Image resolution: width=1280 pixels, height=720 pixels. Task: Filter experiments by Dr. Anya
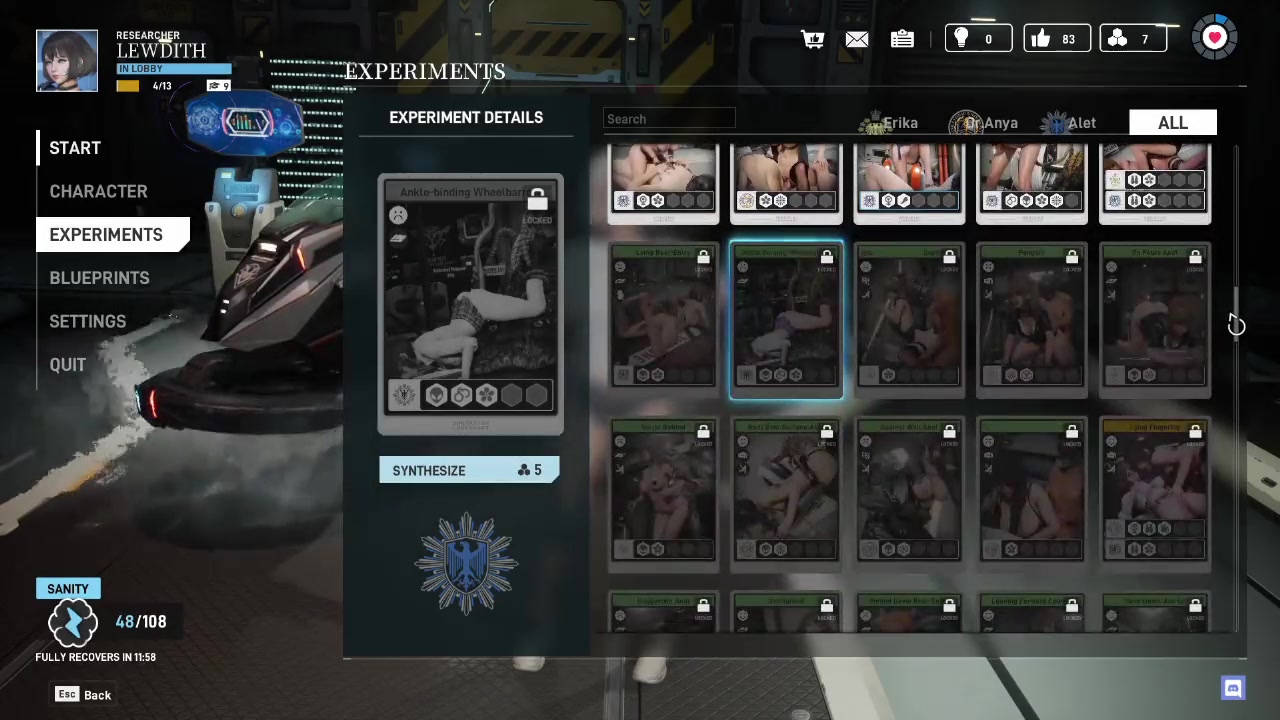[x=984, y=123]
